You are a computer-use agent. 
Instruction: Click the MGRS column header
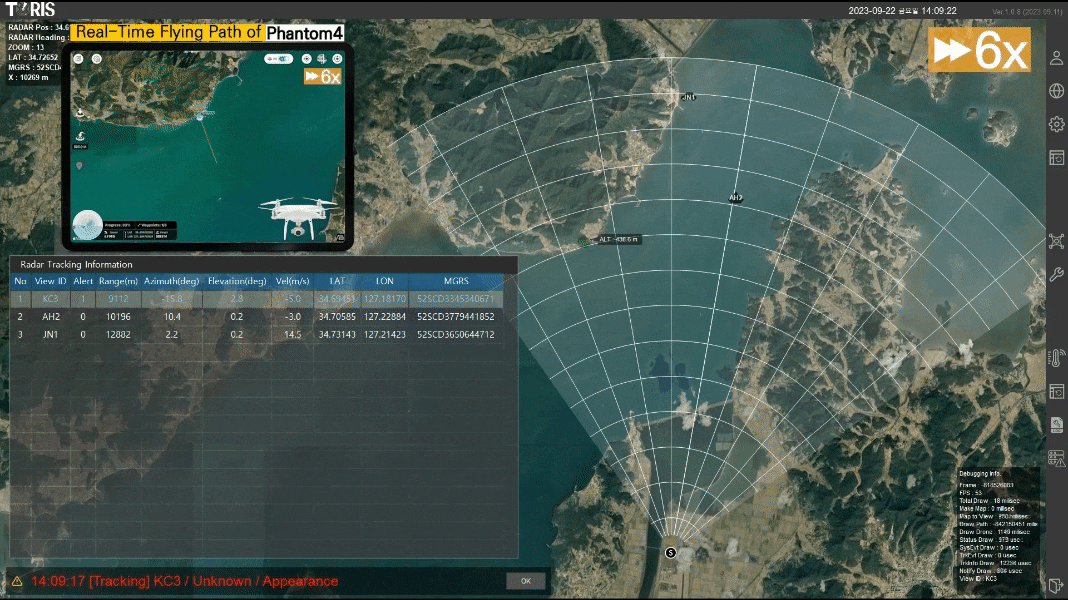pos(455,281)
